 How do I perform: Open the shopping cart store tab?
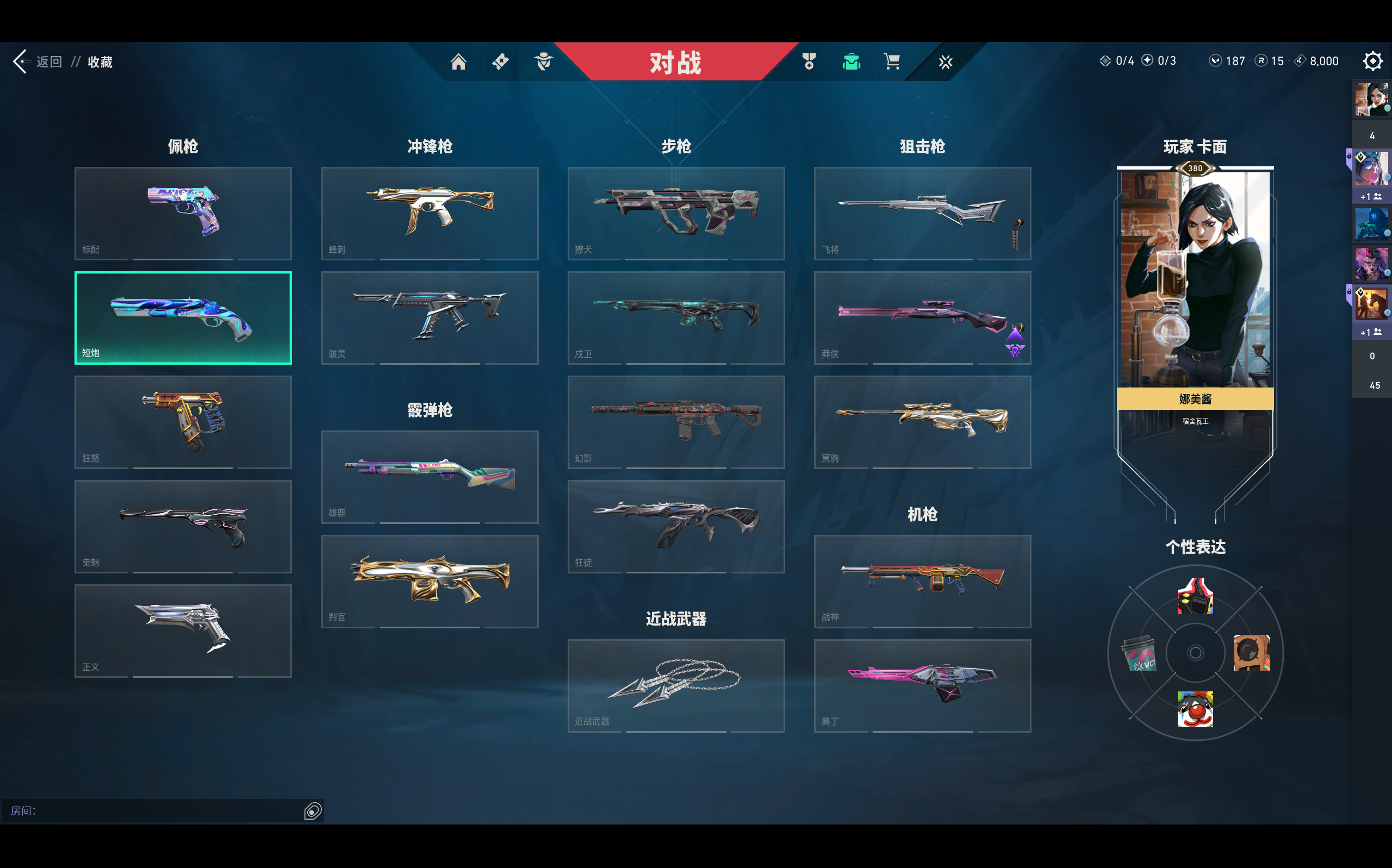(891, 61)
